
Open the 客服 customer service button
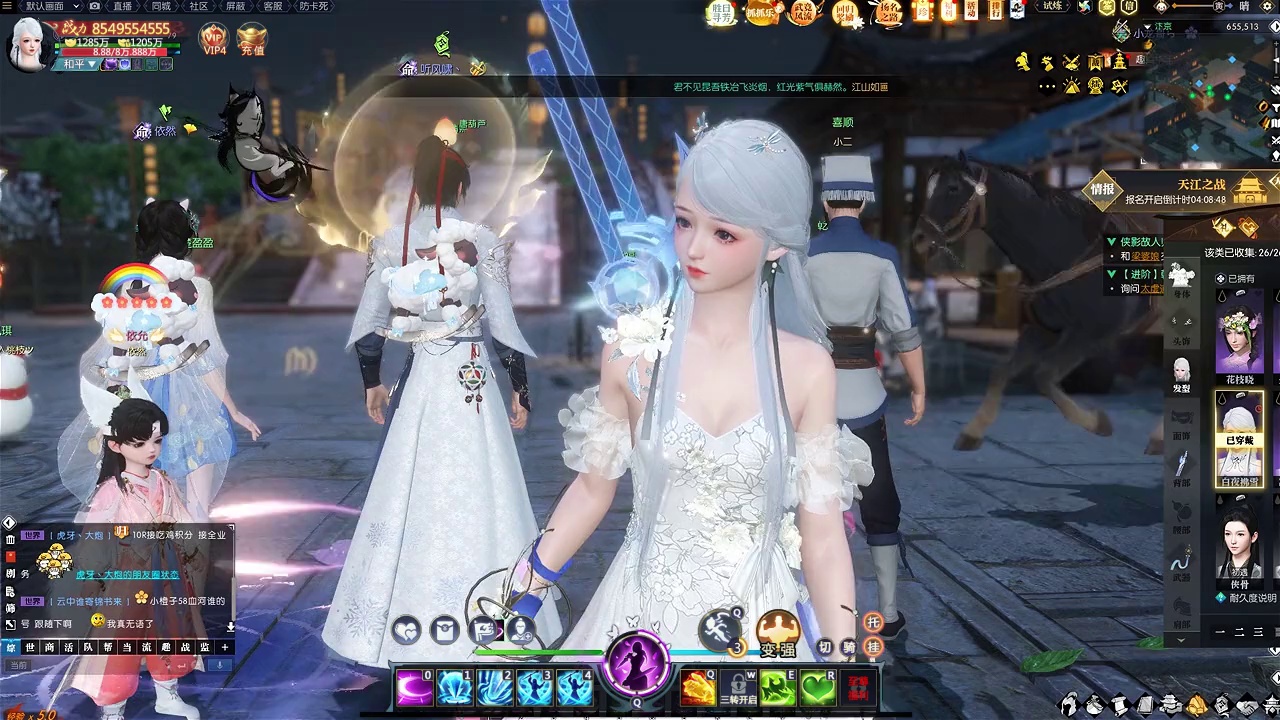click(272, 6)
